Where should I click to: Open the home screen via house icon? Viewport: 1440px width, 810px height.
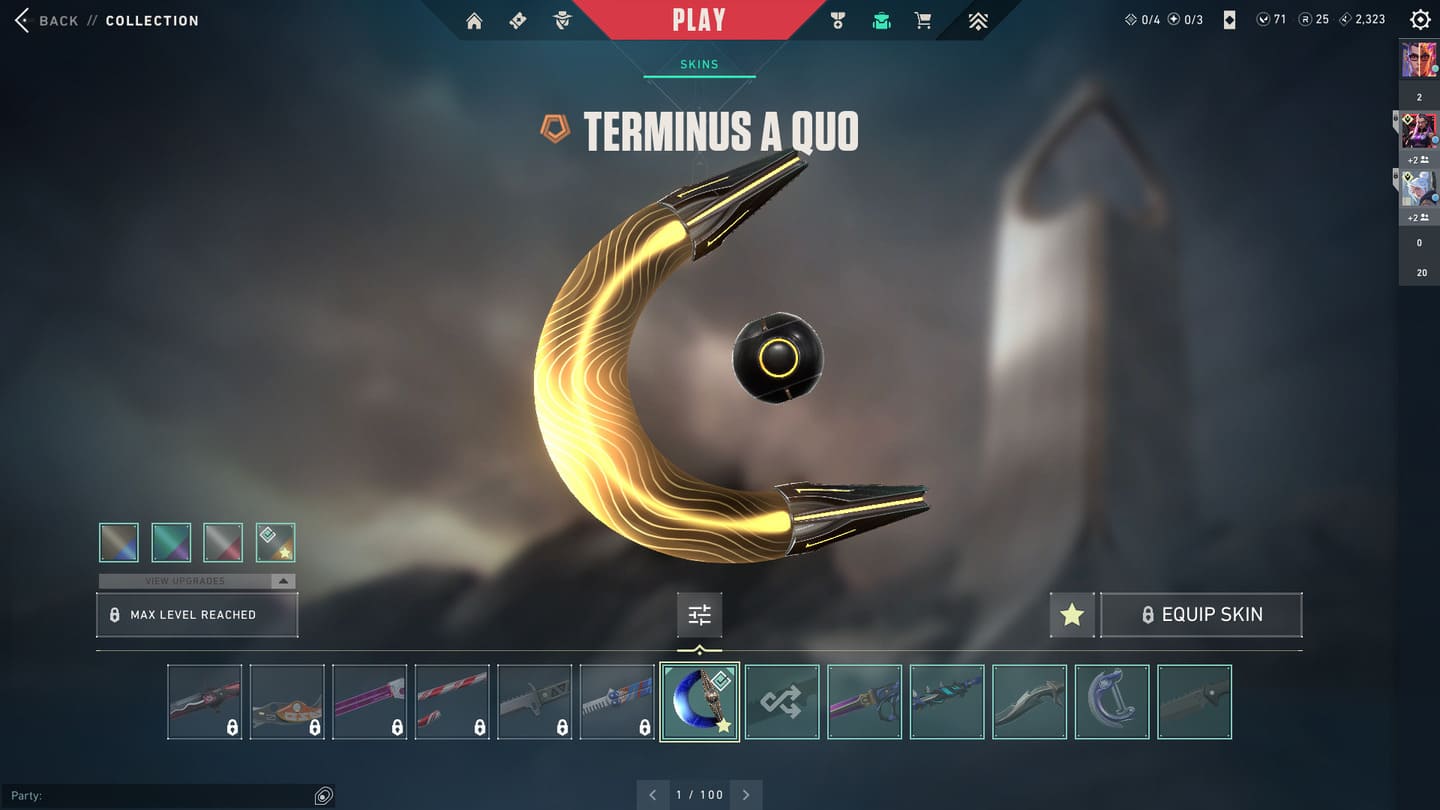tap(474, 21)
